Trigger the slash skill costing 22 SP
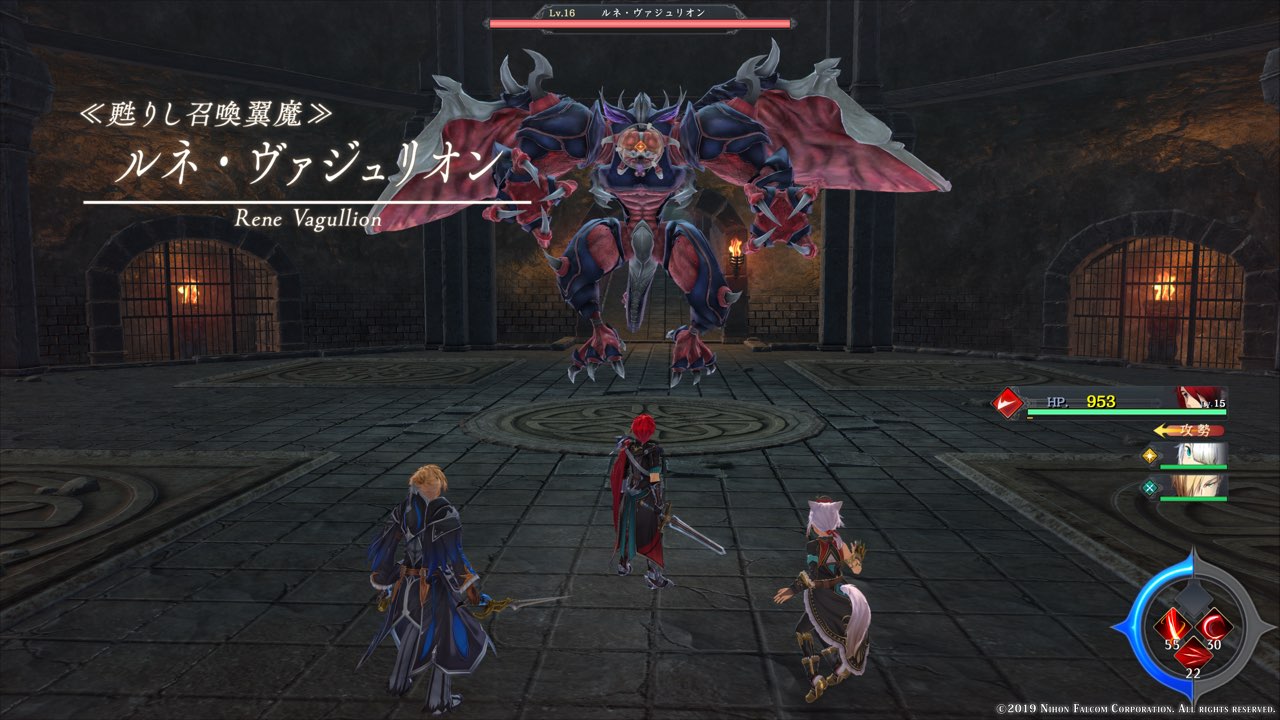 [1192, 655]
